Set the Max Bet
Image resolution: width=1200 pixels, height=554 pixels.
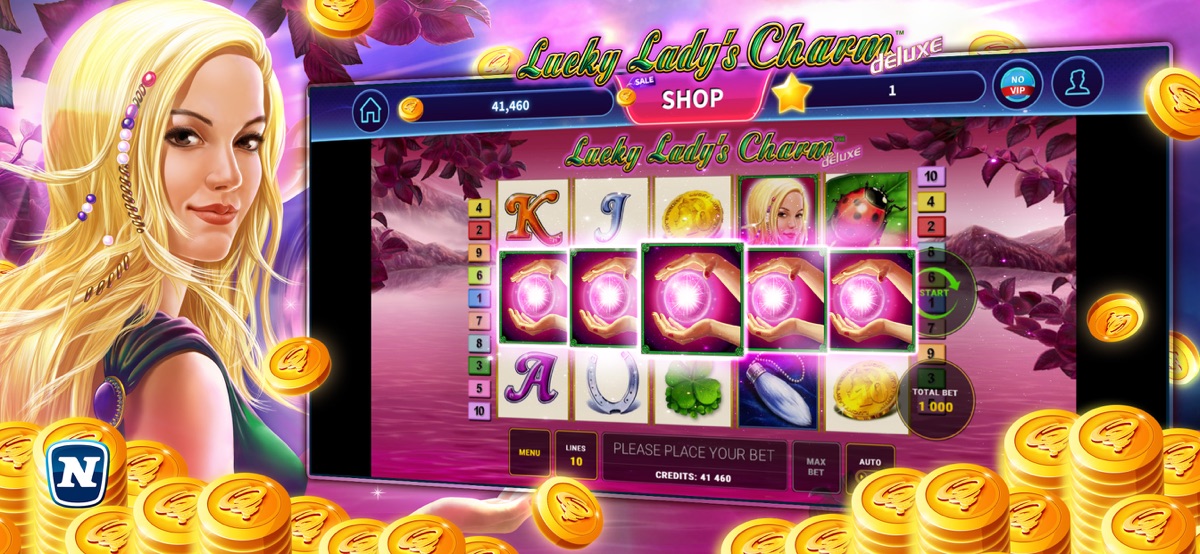[x=816, y=465]
